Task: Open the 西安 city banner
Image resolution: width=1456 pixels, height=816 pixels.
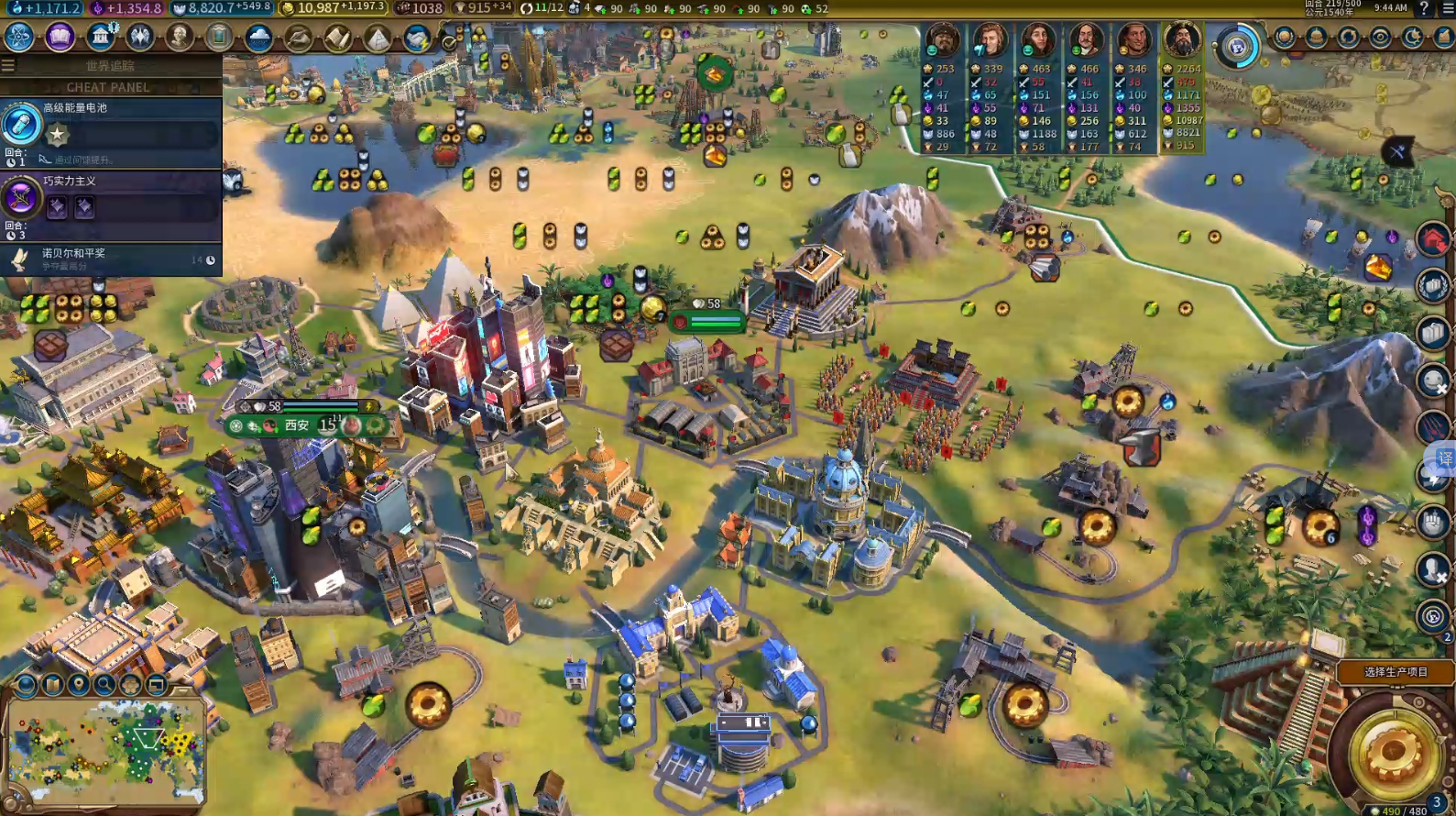Action: click(297, 425)
